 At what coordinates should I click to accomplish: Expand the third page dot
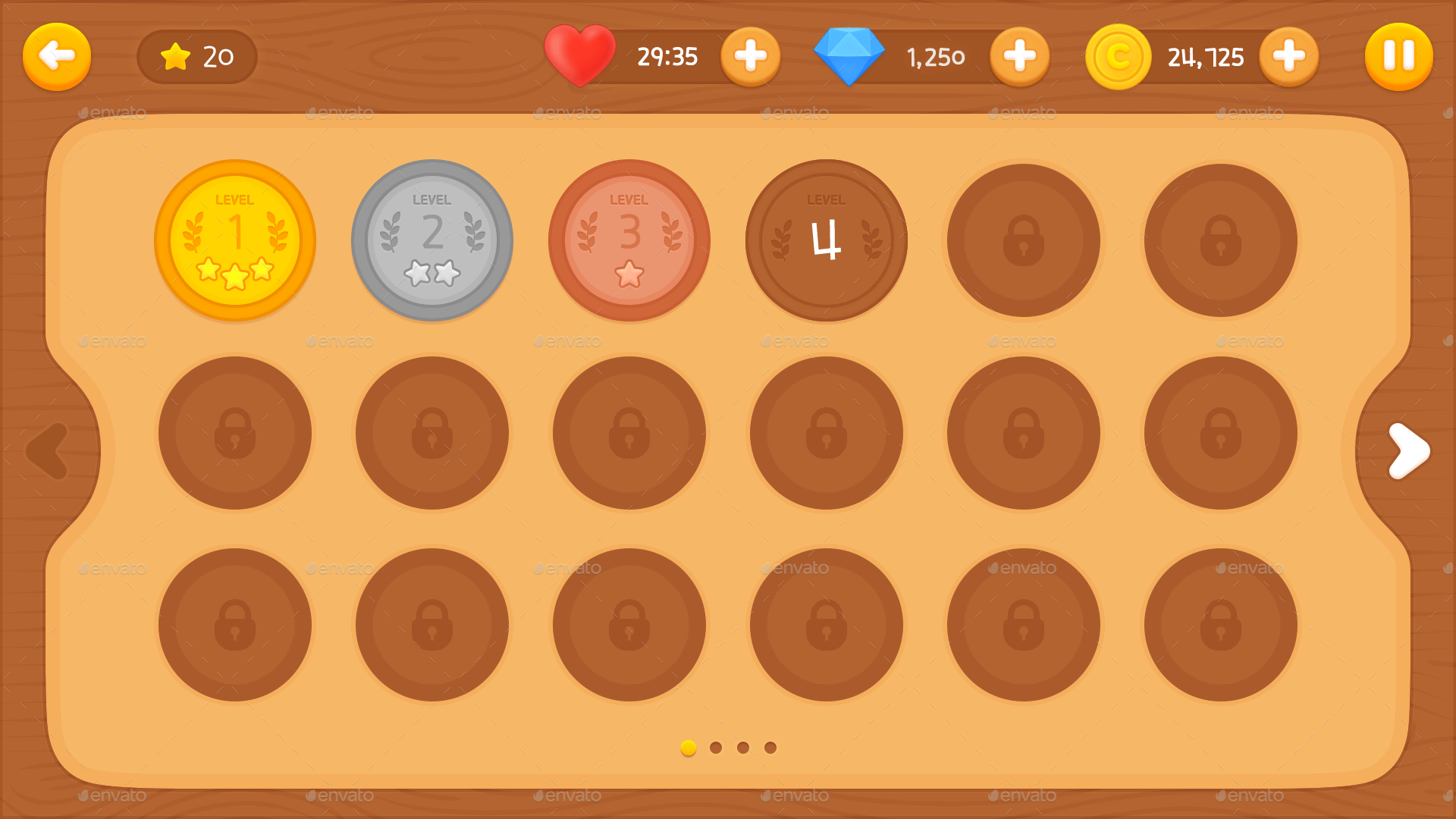point(742,747)
